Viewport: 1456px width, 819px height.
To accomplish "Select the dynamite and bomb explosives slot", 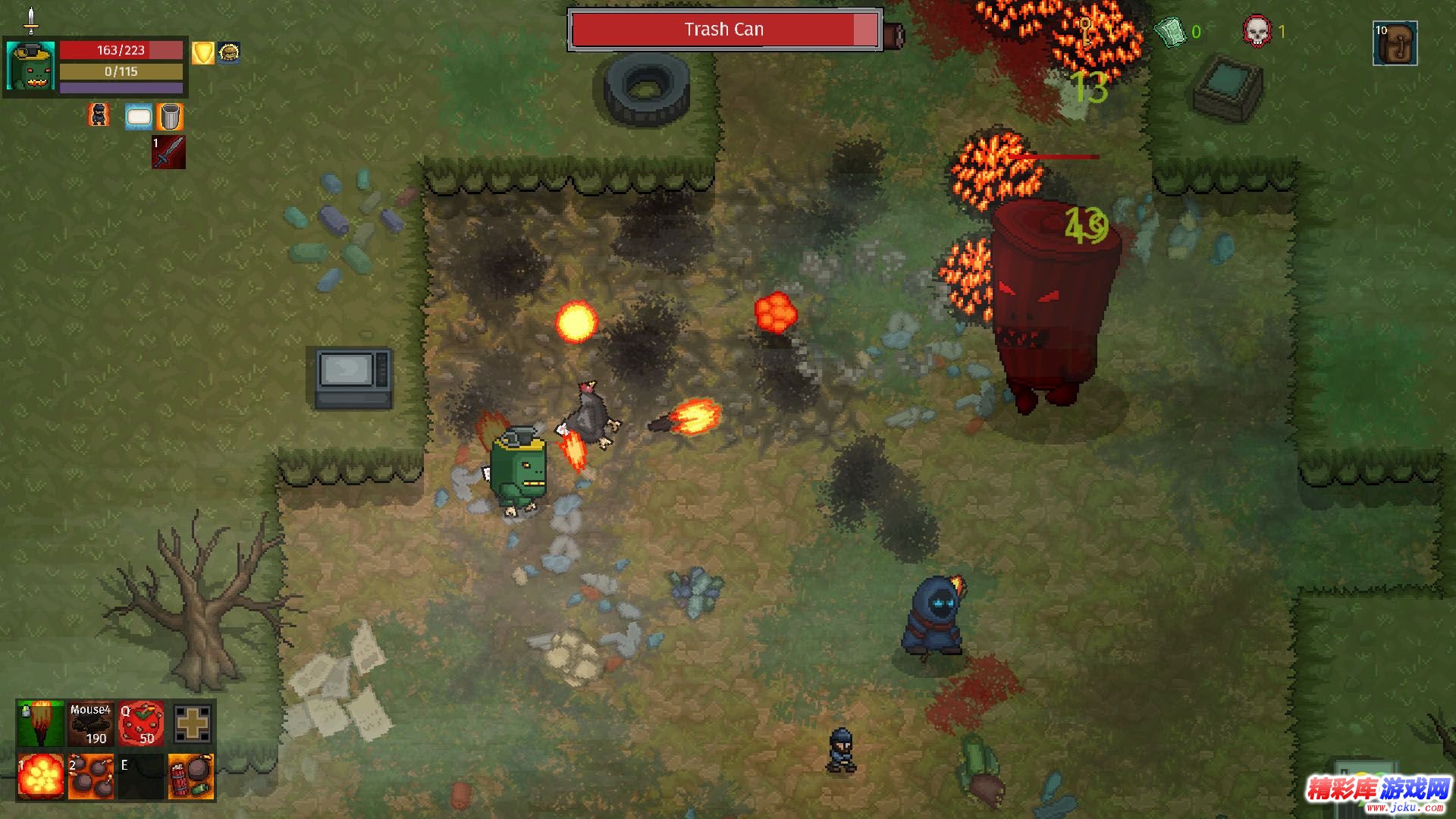I will coord(191,777).
